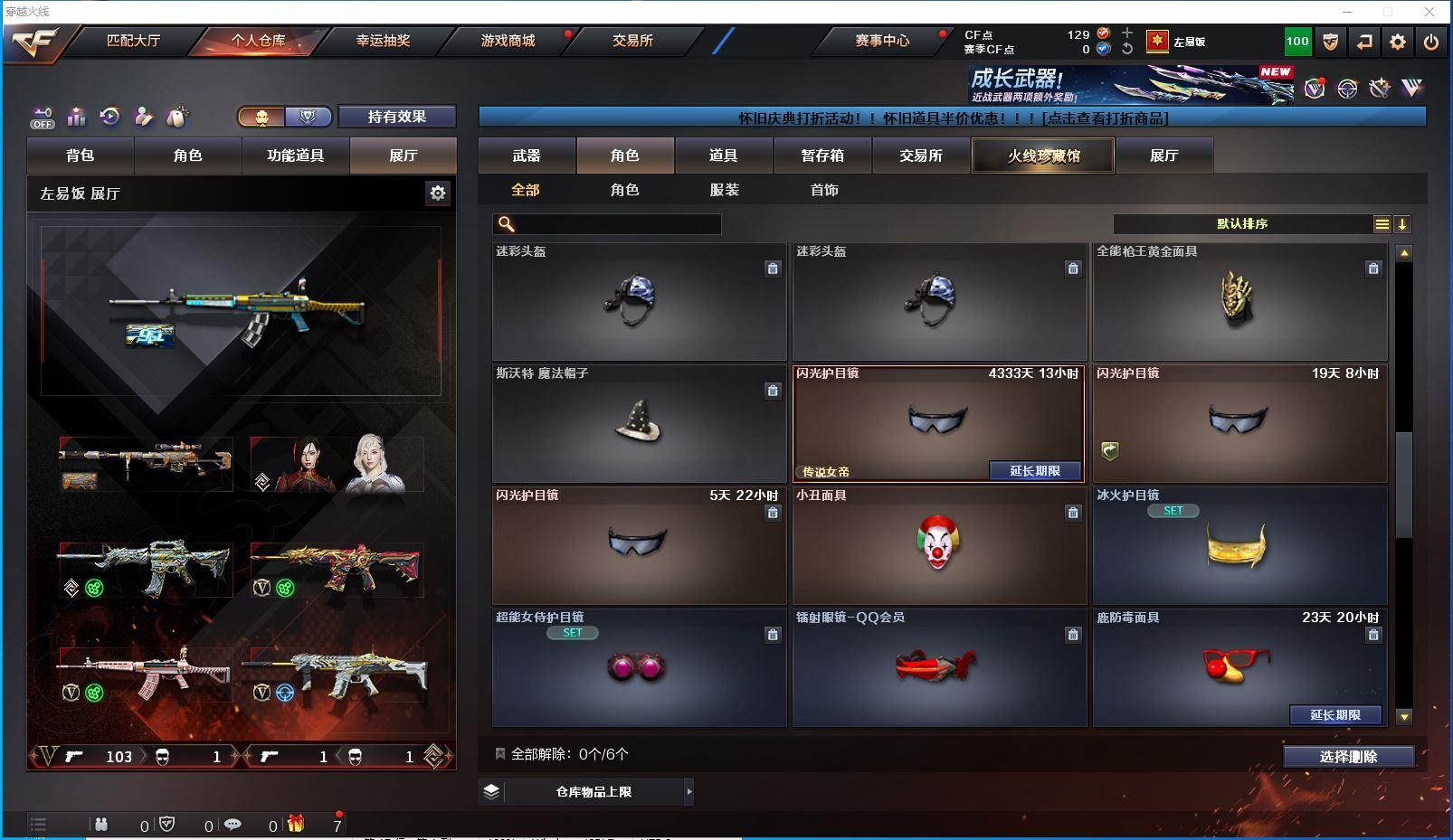Filter items by 首饰 category

pyautogui.click(x=824, y=190)
